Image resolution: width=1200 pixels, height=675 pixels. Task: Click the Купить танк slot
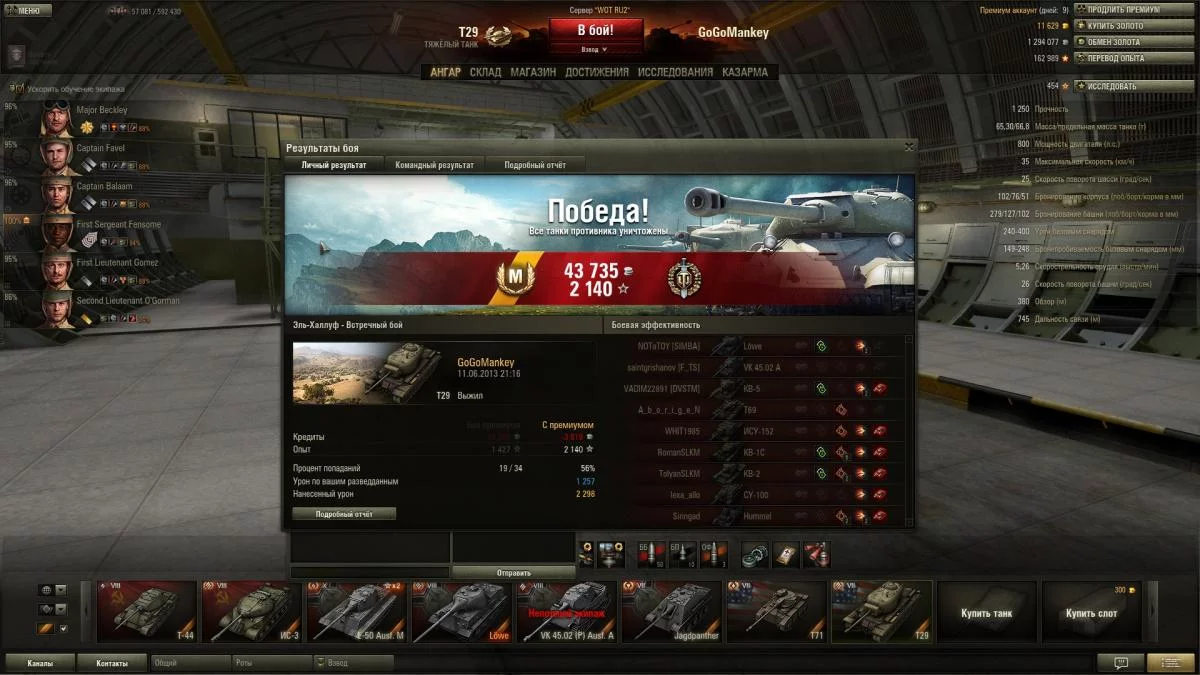988,612
